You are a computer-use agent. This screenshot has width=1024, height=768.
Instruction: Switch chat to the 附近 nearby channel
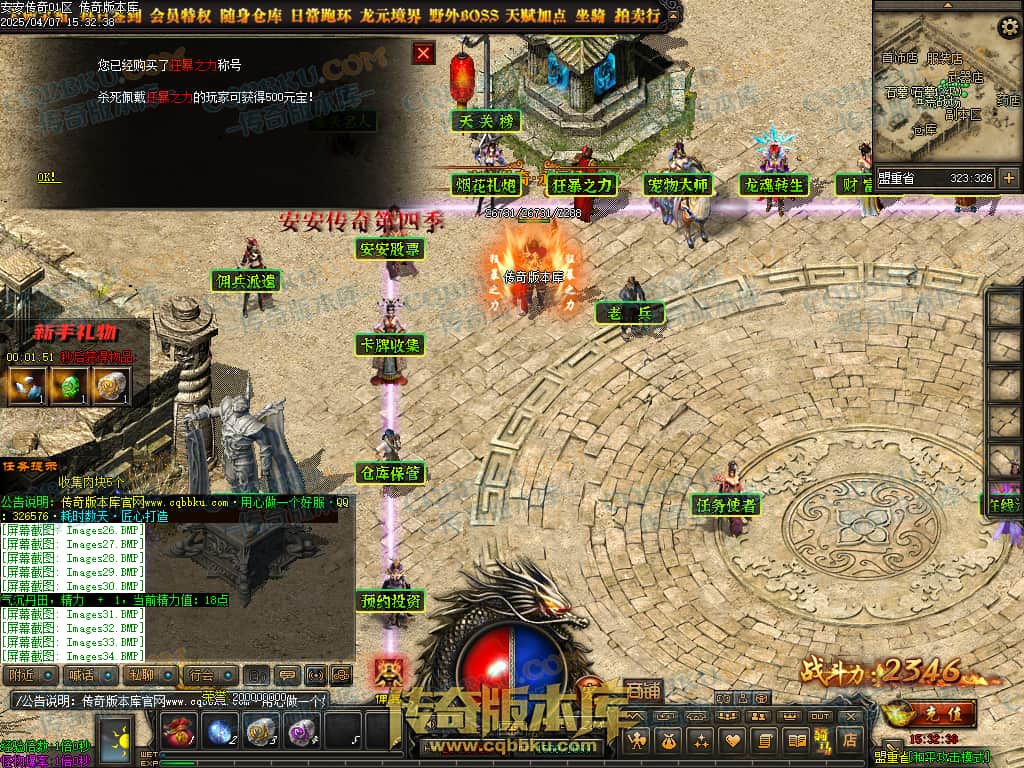pos(23,675)
